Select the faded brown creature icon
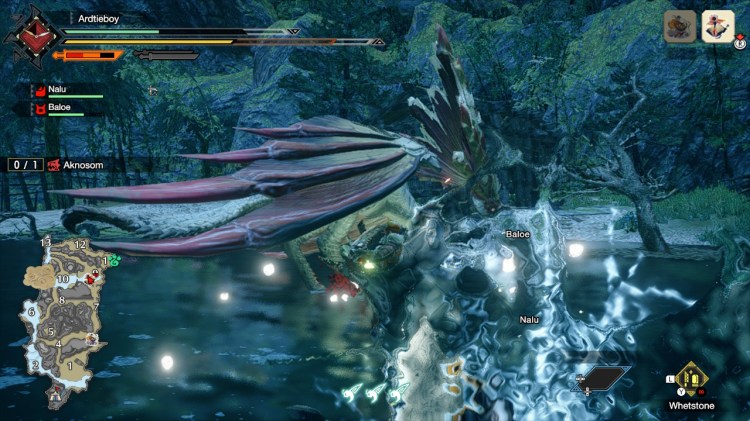 pyautogui.click(x=680, y=27)
